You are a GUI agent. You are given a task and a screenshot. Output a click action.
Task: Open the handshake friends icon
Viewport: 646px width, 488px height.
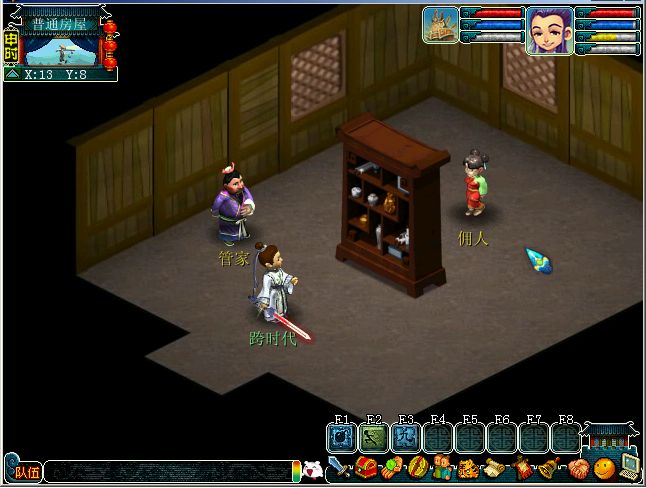tap(577, 467)
